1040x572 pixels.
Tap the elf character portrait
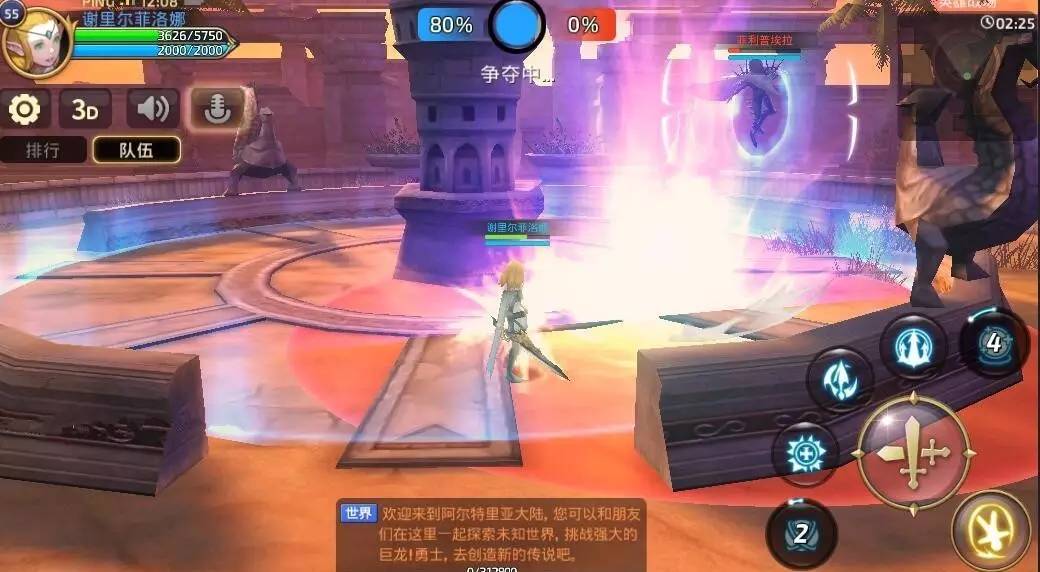(37, 41)
